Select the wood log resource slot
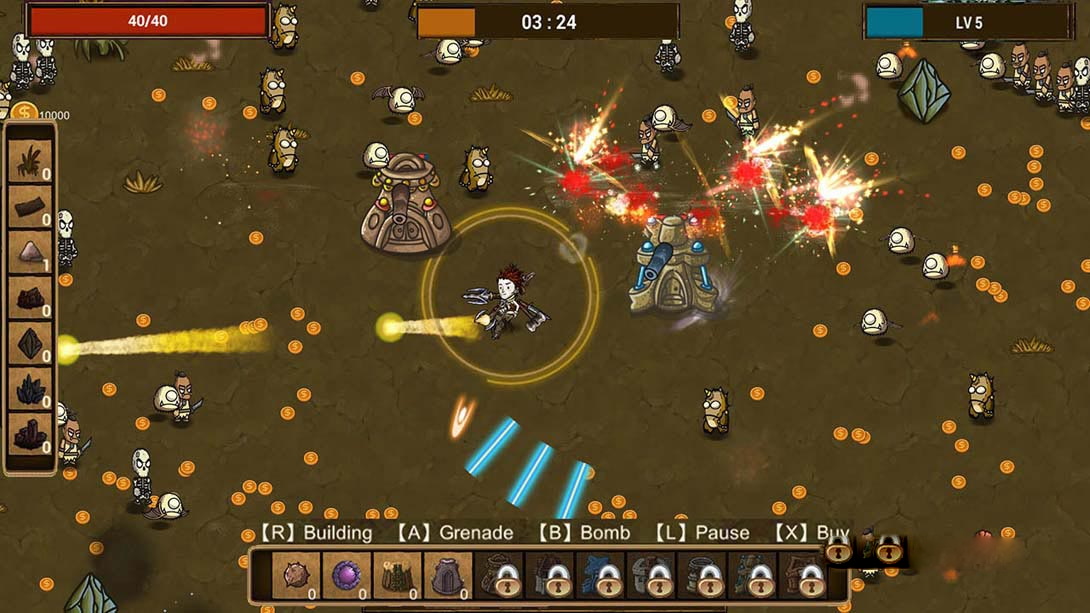 click(30, 207)
